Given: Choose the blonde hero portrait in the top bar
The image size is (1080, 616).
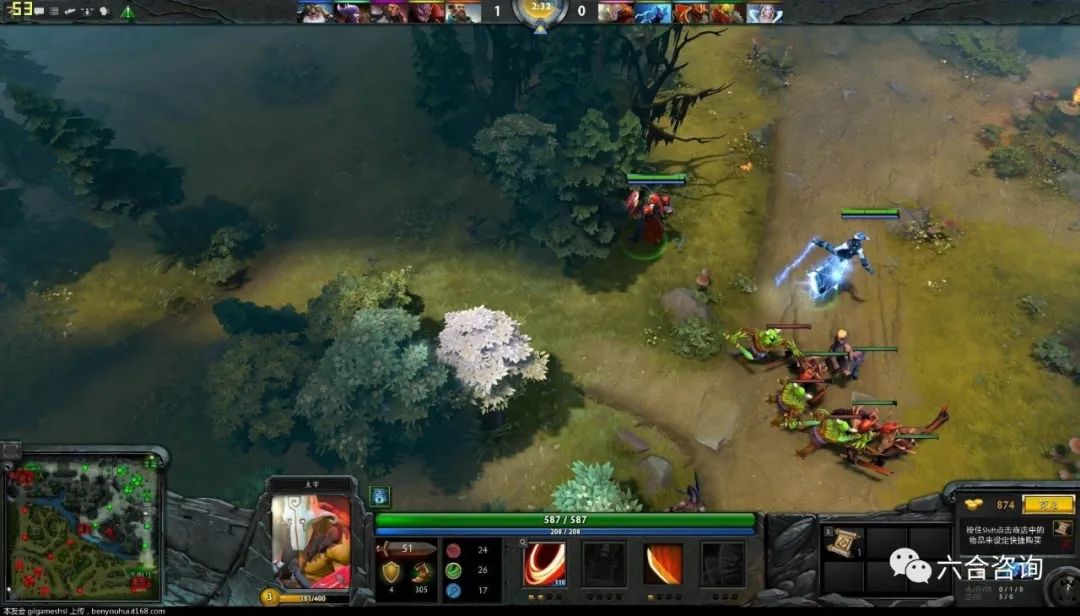Looking at the screenshot, I should coord(765,12).
